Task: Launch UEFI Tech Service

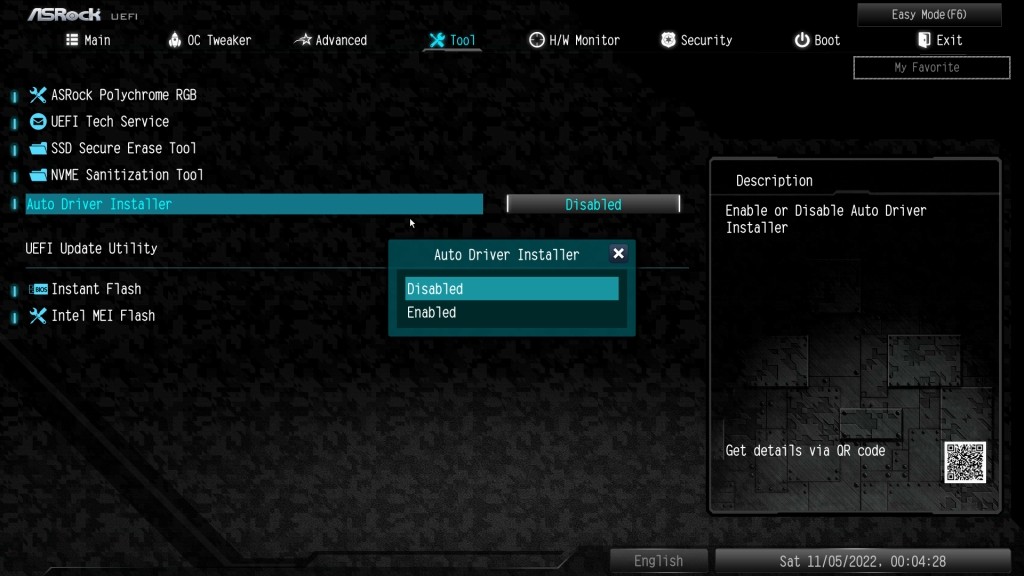Action: click(x=109, y=121)
